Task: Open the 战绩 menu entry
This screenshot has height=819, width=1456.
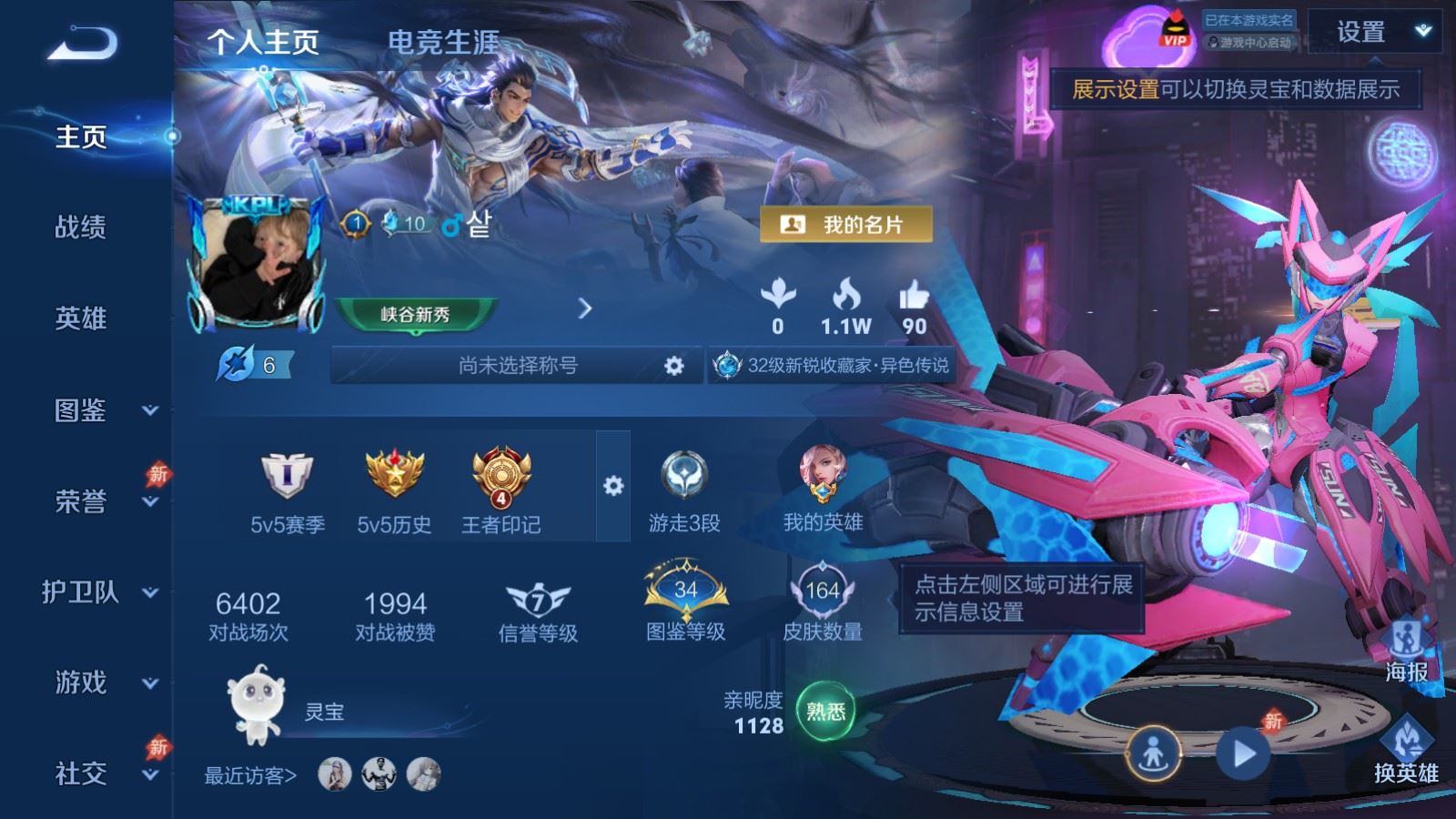Action: (80, 227)
